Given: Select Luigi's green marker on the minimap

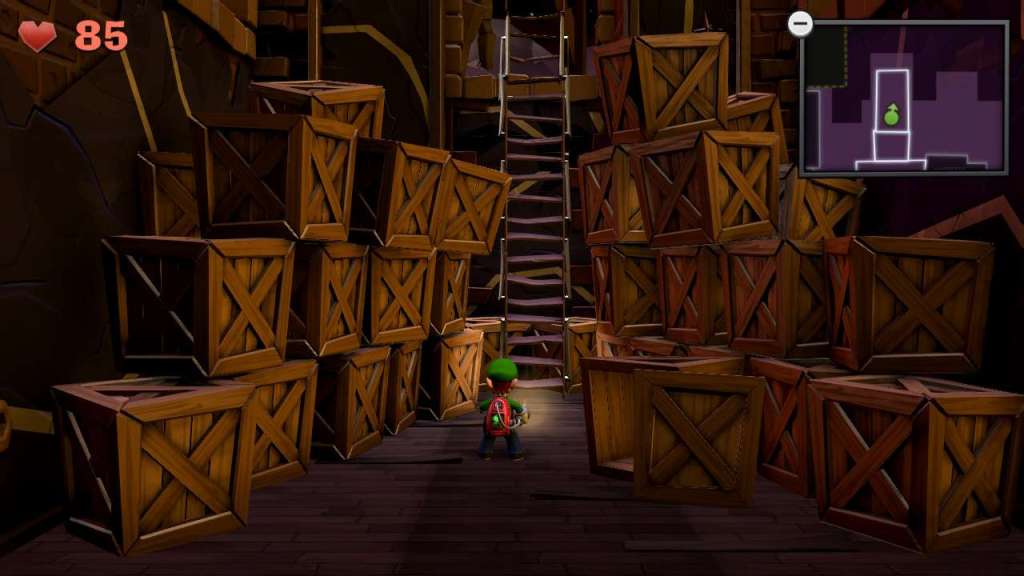Looking at the screenshot, I should tap(891, 115).
